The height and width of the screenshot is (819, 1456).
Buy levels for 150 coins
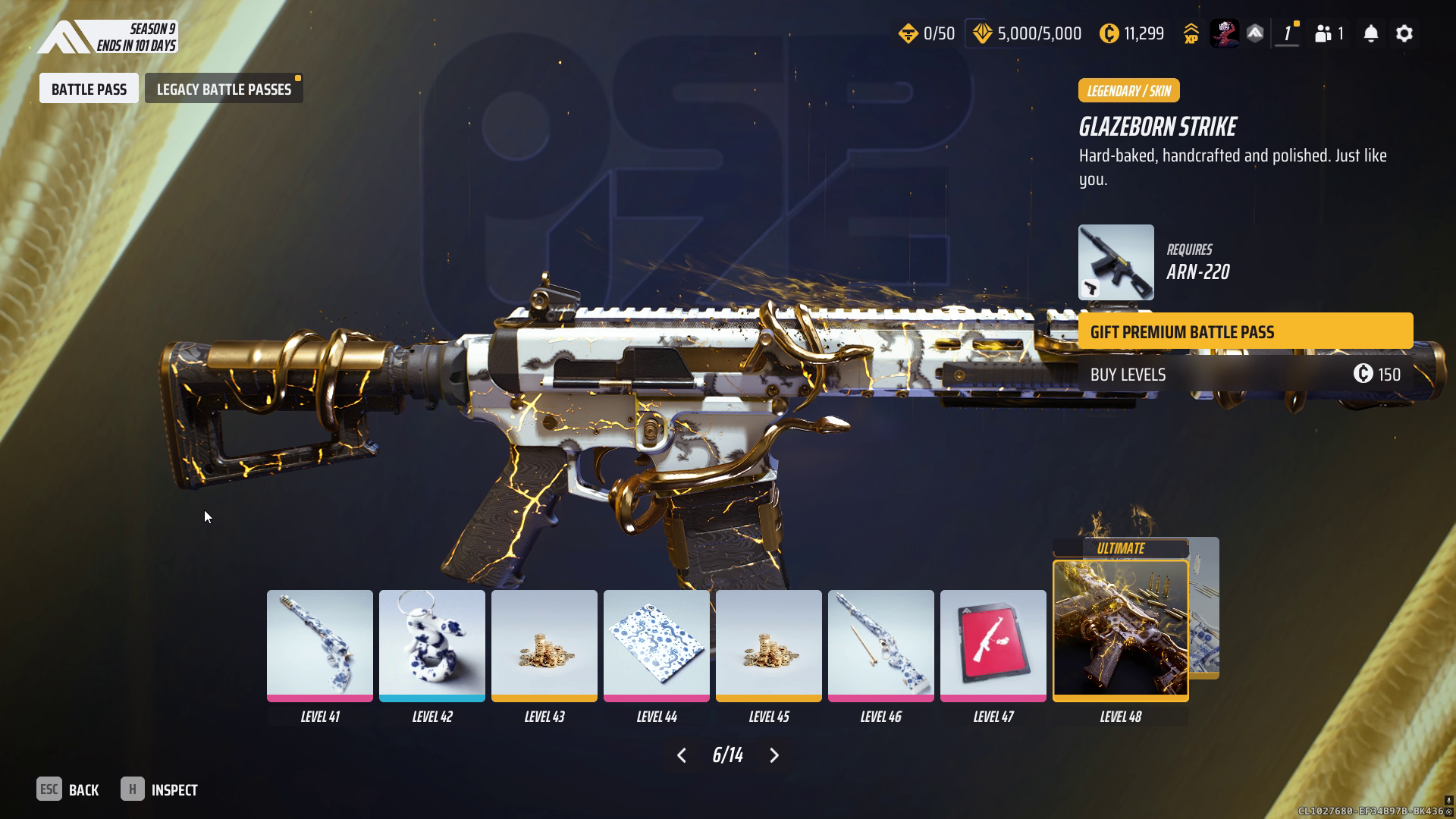tap(1245, 374)
